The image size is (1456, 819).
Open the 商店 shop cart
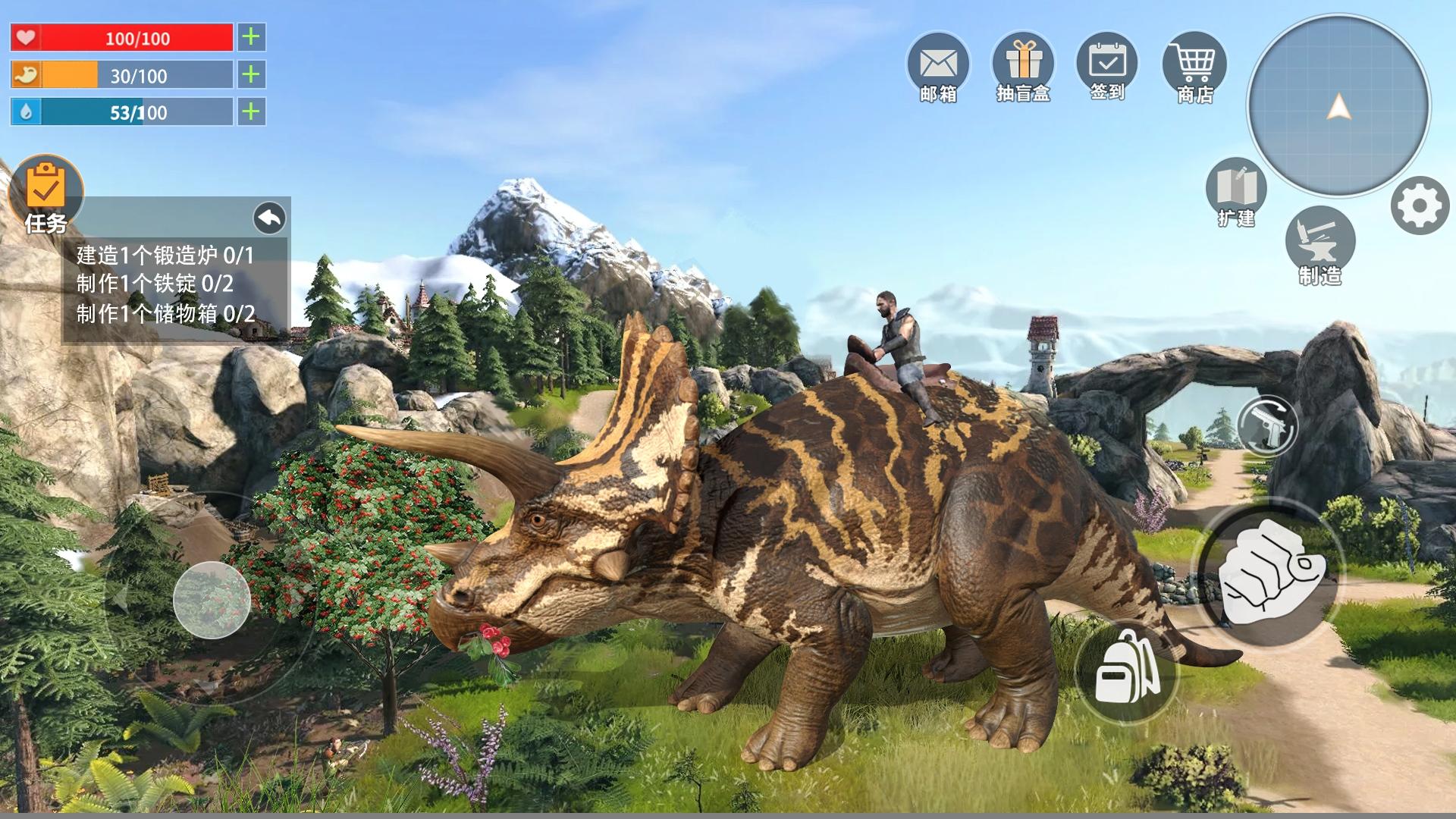[x=1194, y=67]
